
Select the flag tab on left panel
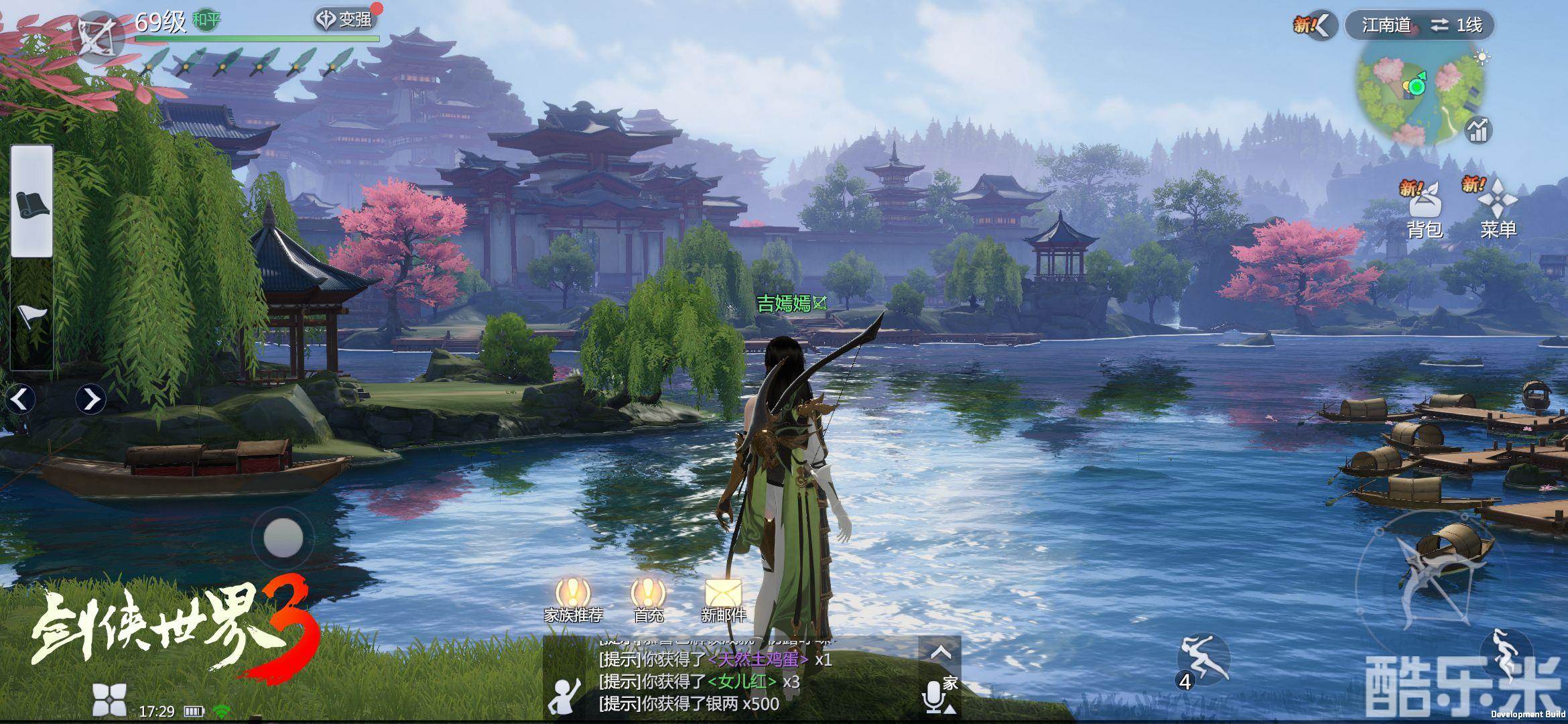[31, 315]
